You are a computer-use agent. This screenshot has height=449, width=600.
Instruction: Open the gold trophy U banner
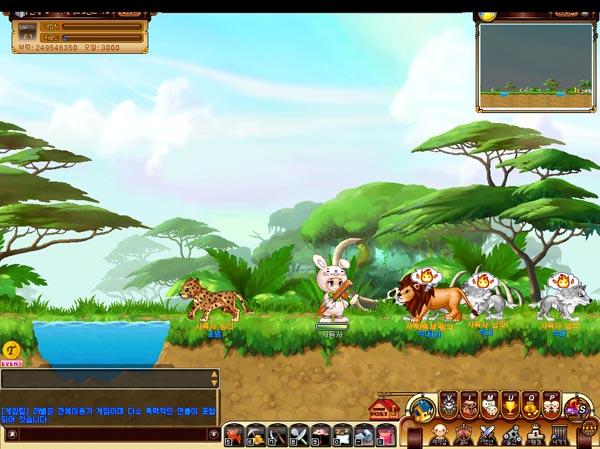click(x=511, y=404)
